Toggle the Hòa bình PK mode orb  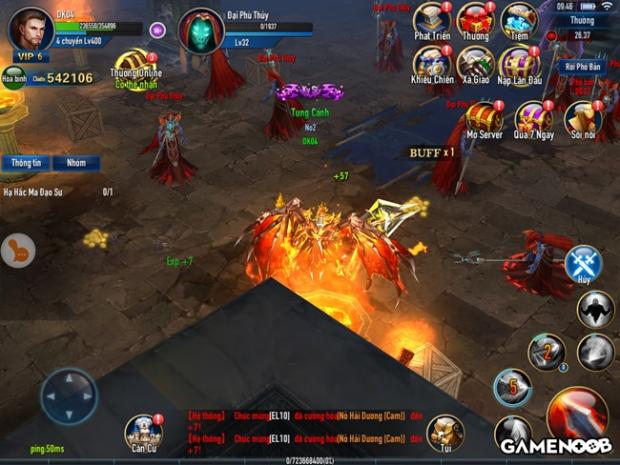point(13,77)
